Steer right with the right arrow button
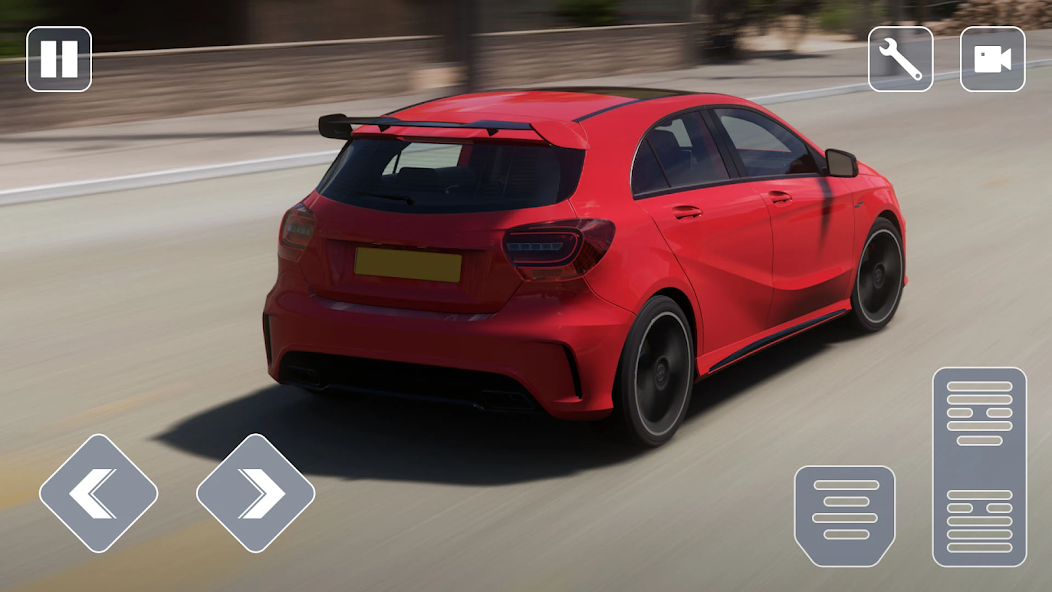 pyautogui.click(x=256, y=493)
